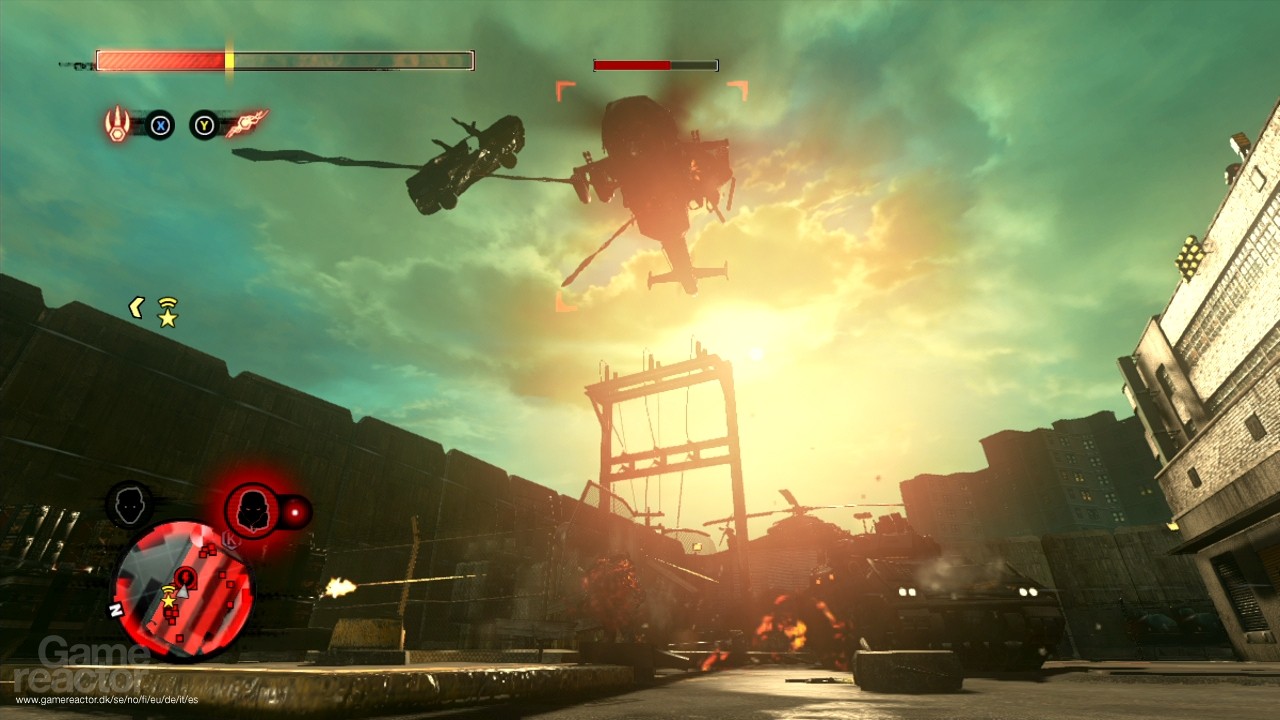Click the player arrow indicator on minimap
1280x720 pixels.
click(184, 592)
